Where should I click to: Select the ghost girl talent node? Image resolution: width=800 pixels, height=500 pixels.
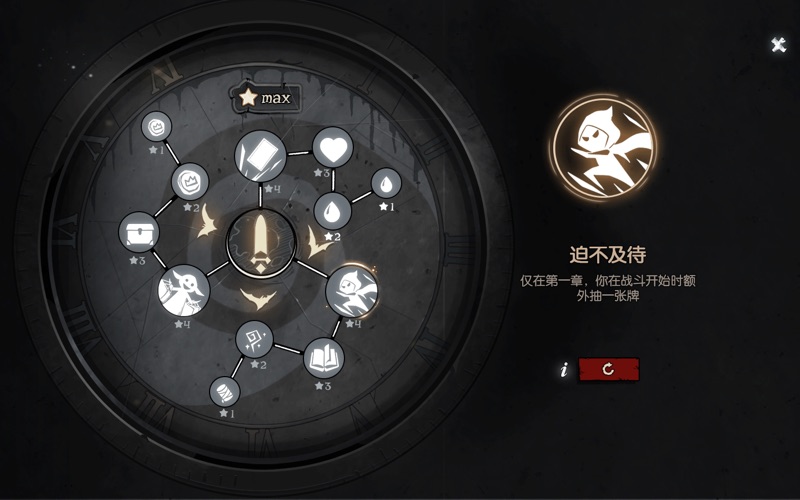[184, 290]
